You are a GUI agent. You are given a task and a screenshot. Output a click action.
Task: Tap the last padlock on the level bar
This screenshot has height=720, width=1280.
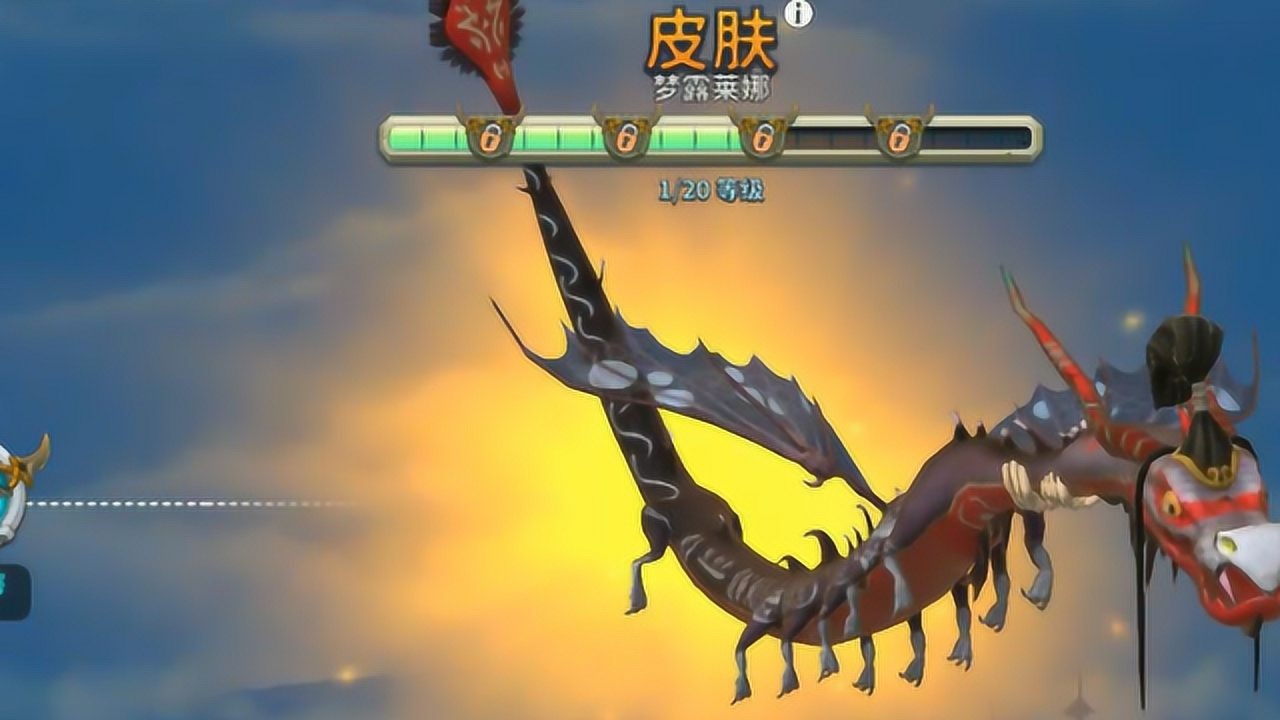[899, 137]
